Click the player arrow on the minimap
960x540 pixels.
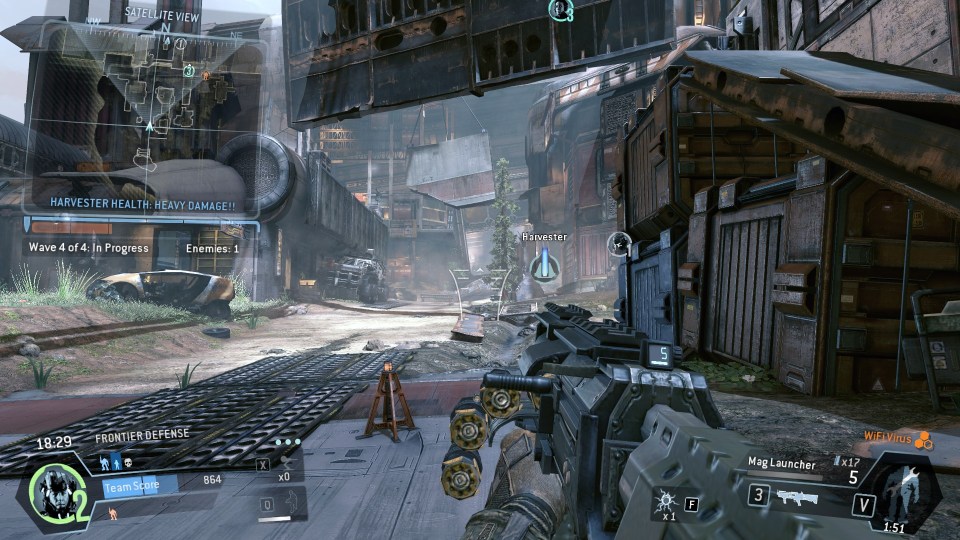point(149,126)
